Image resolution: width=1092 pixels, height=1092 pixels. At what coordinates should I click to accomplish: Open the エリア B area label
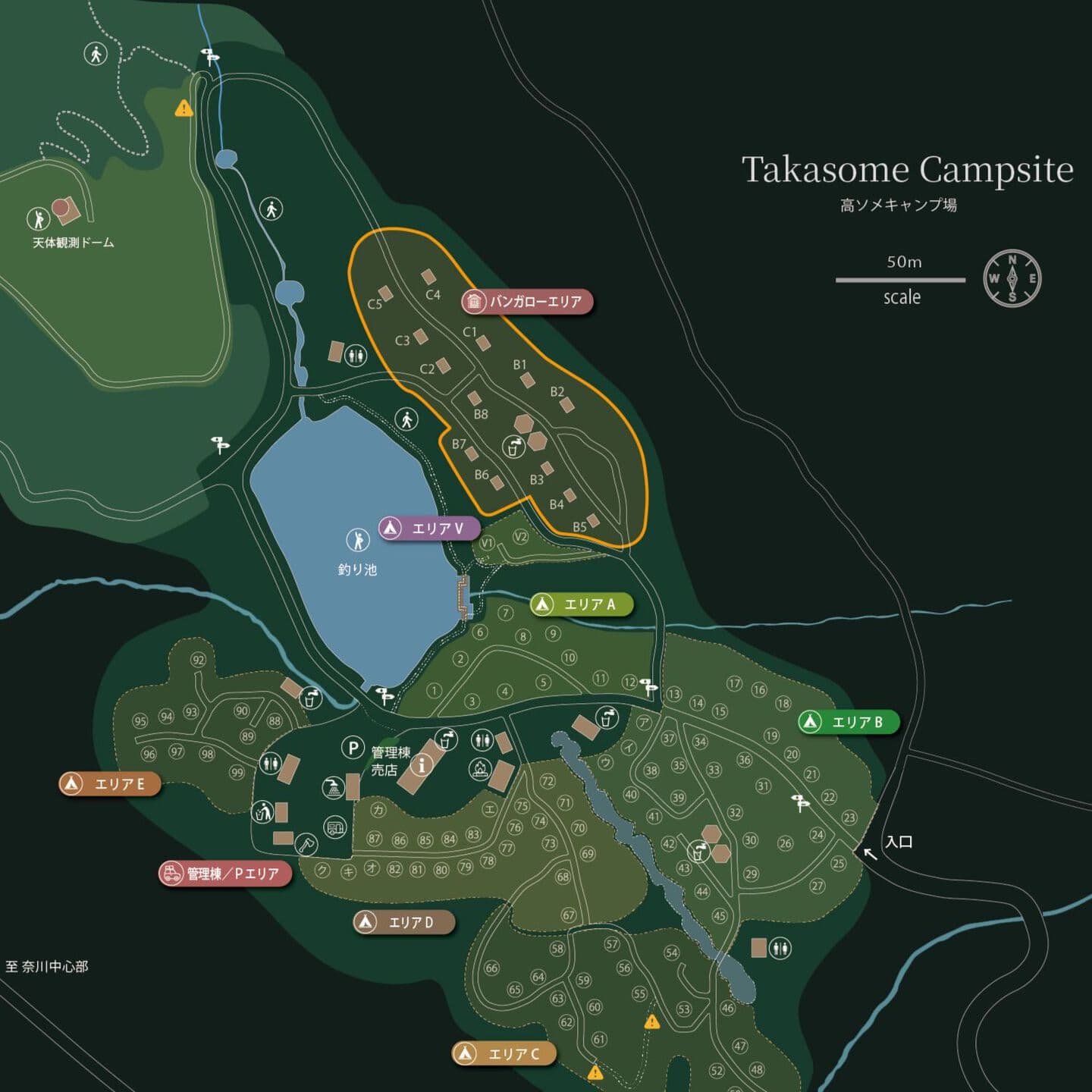click(x=849, y=722)
